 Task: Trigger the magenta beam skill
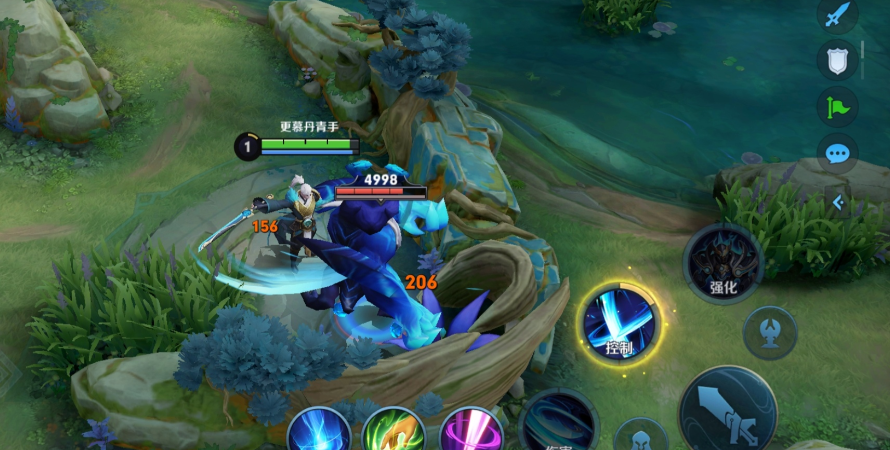pyautogui.click(x=470, y=432)
